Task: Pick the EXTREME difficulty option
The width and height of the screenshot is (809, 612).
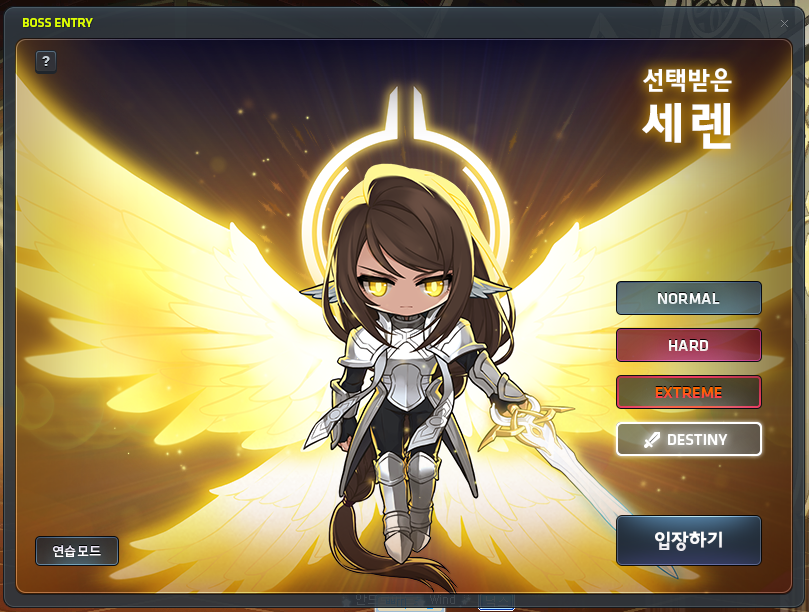Action: coord(688,392)
